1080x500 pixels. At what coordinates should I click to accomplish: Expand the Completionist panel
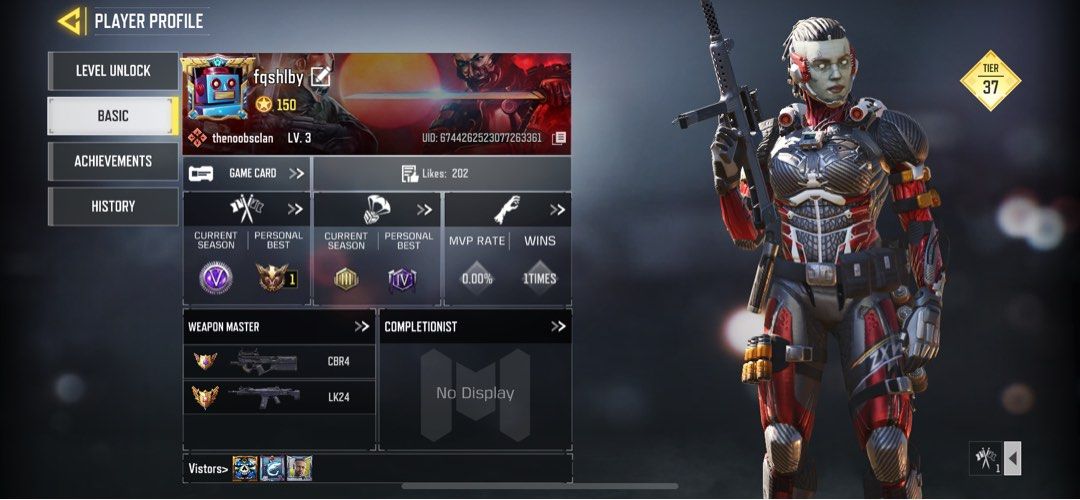557,326
